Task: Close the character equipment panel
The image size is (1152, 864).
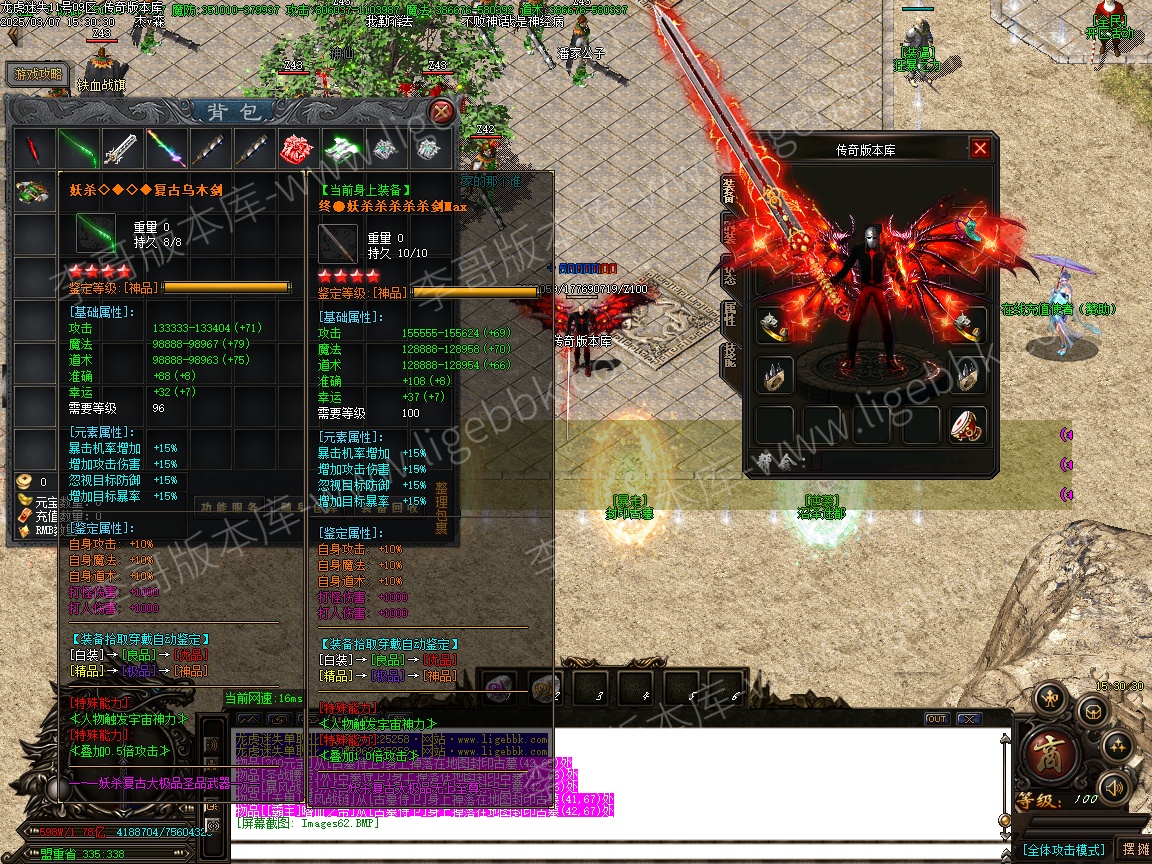Action: click(980, 149)
